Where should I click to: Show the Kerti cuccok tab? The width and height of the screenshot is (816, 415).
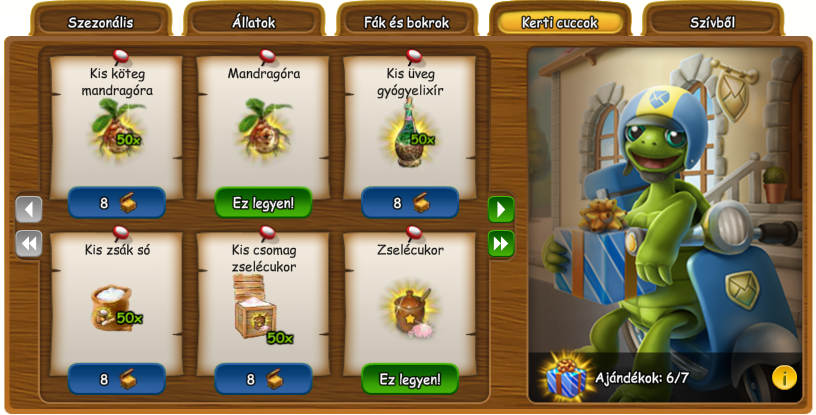[x=559, y=22]
